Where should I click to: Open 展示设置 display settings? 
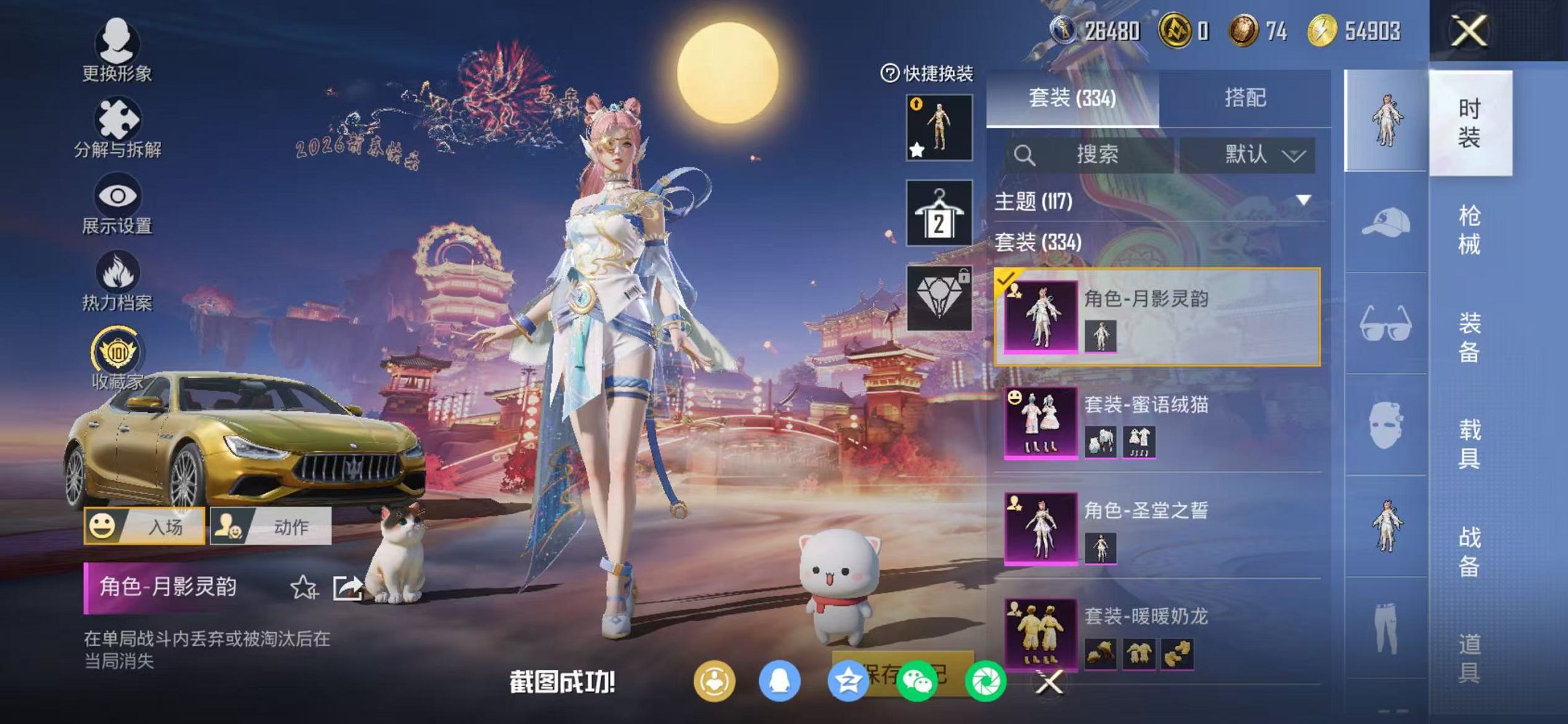(x=117, y=204)
